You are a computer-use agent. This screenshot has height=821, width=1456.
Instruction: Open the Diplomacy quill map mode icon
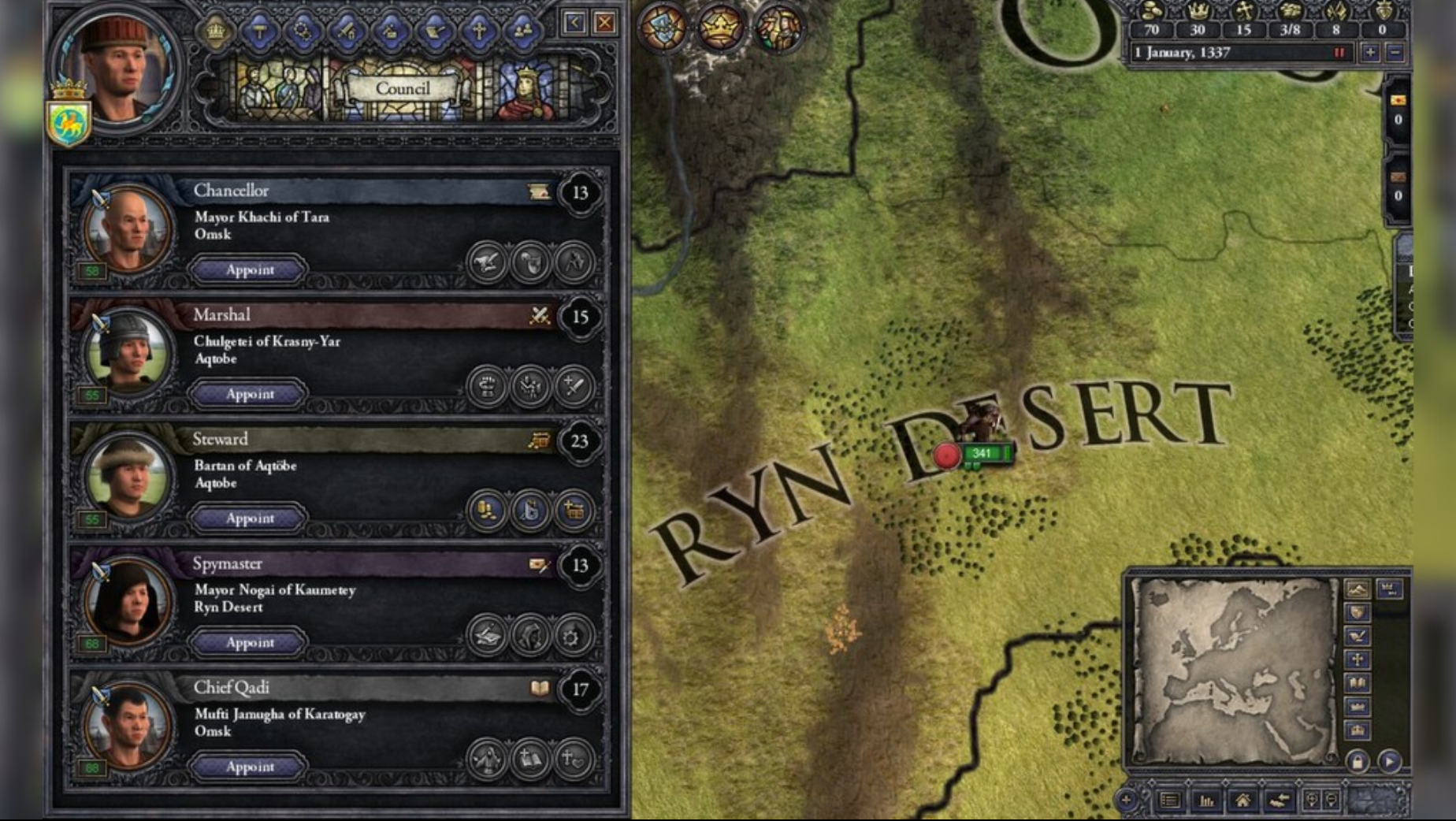pyautogui.click(x=1358, y=635)
